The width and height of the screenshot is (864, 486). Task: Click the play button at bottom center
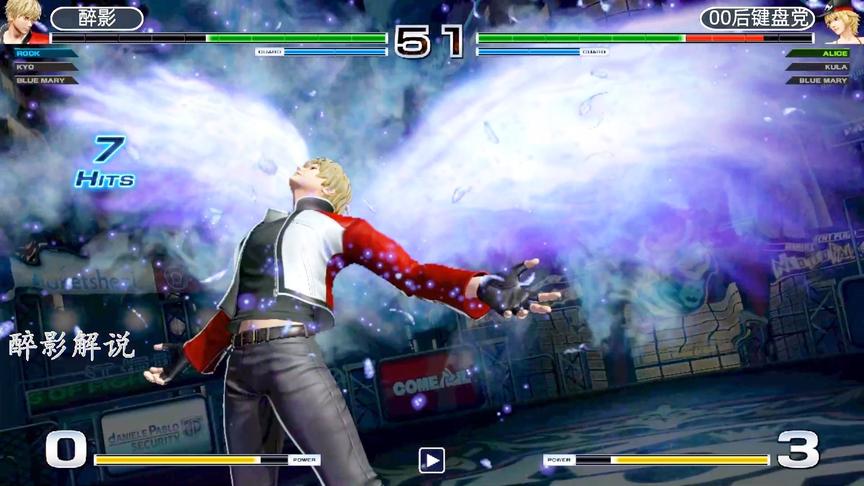point(431,460)
